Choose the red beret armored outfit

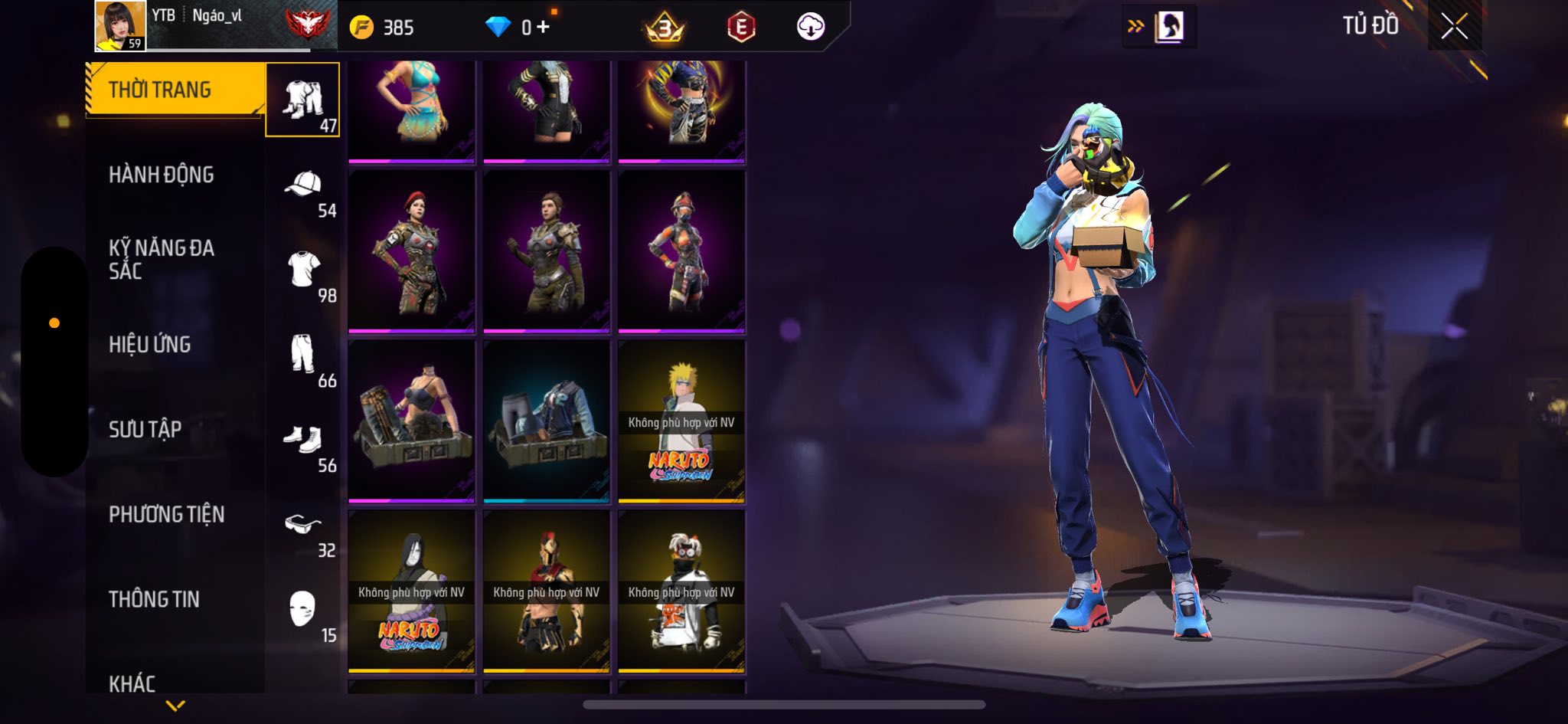click(x=412, y=252)
